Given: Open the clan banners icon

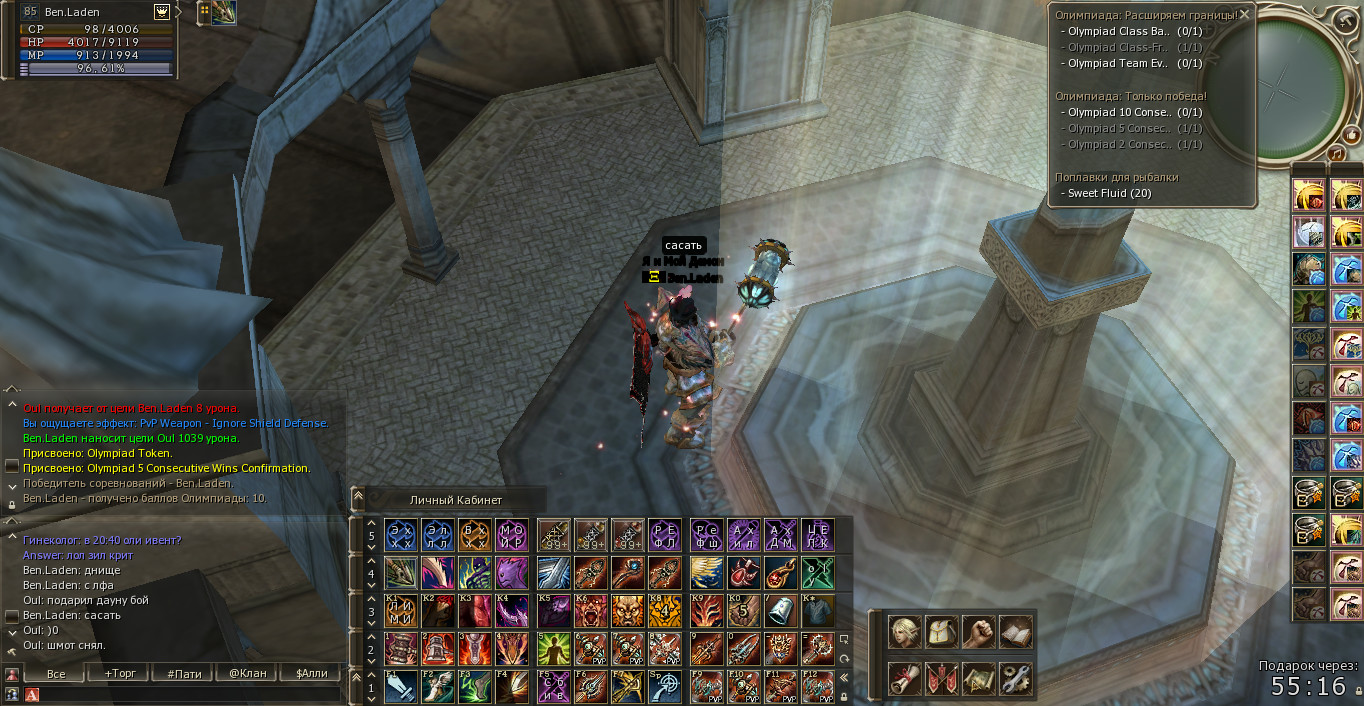Looking at the screenshot, I should point(941,678).
